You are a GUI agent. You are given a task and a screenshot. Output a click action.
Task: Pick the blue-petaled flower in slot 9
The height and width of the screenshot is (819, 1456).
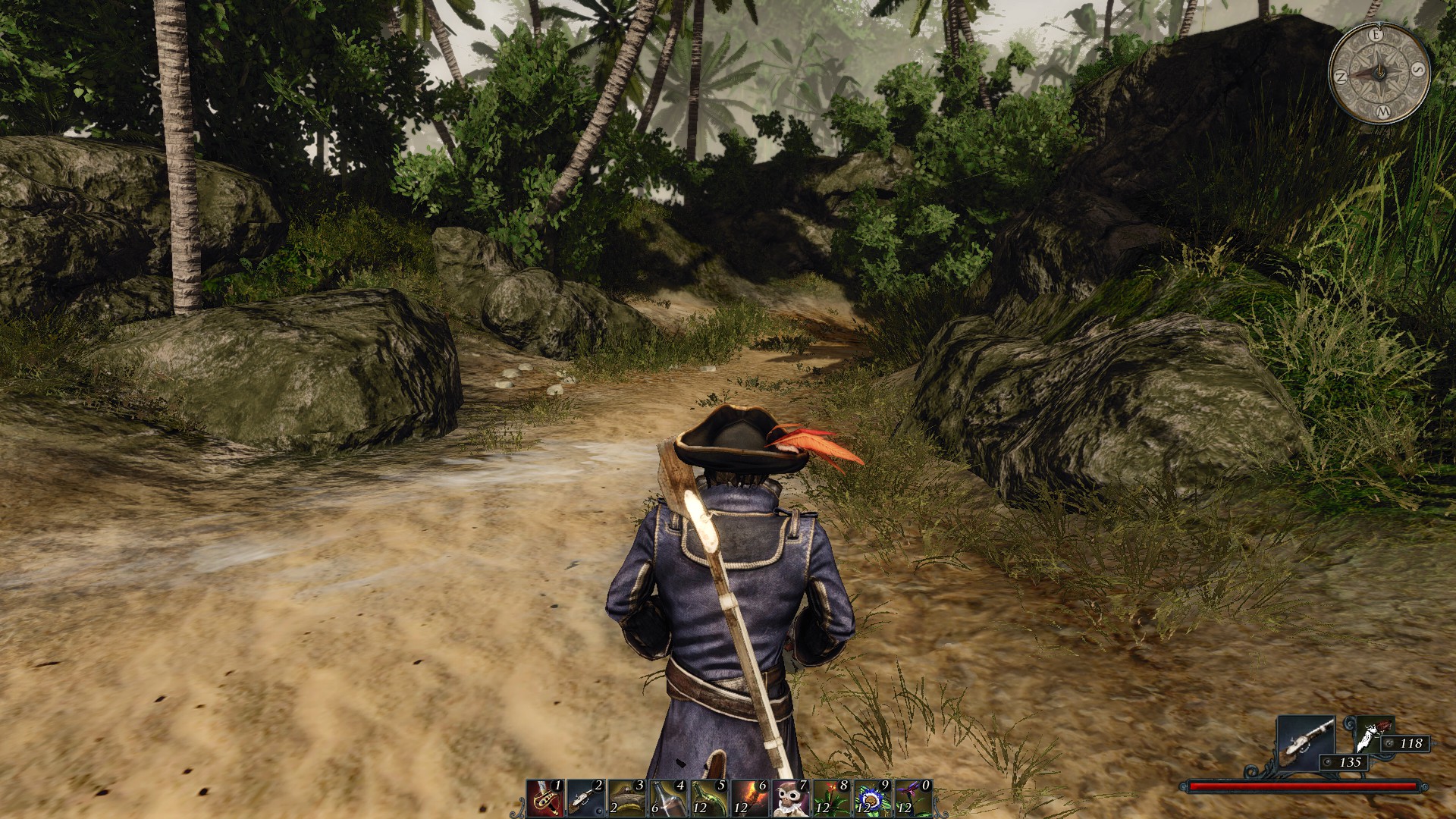click(x=872, y=798)
